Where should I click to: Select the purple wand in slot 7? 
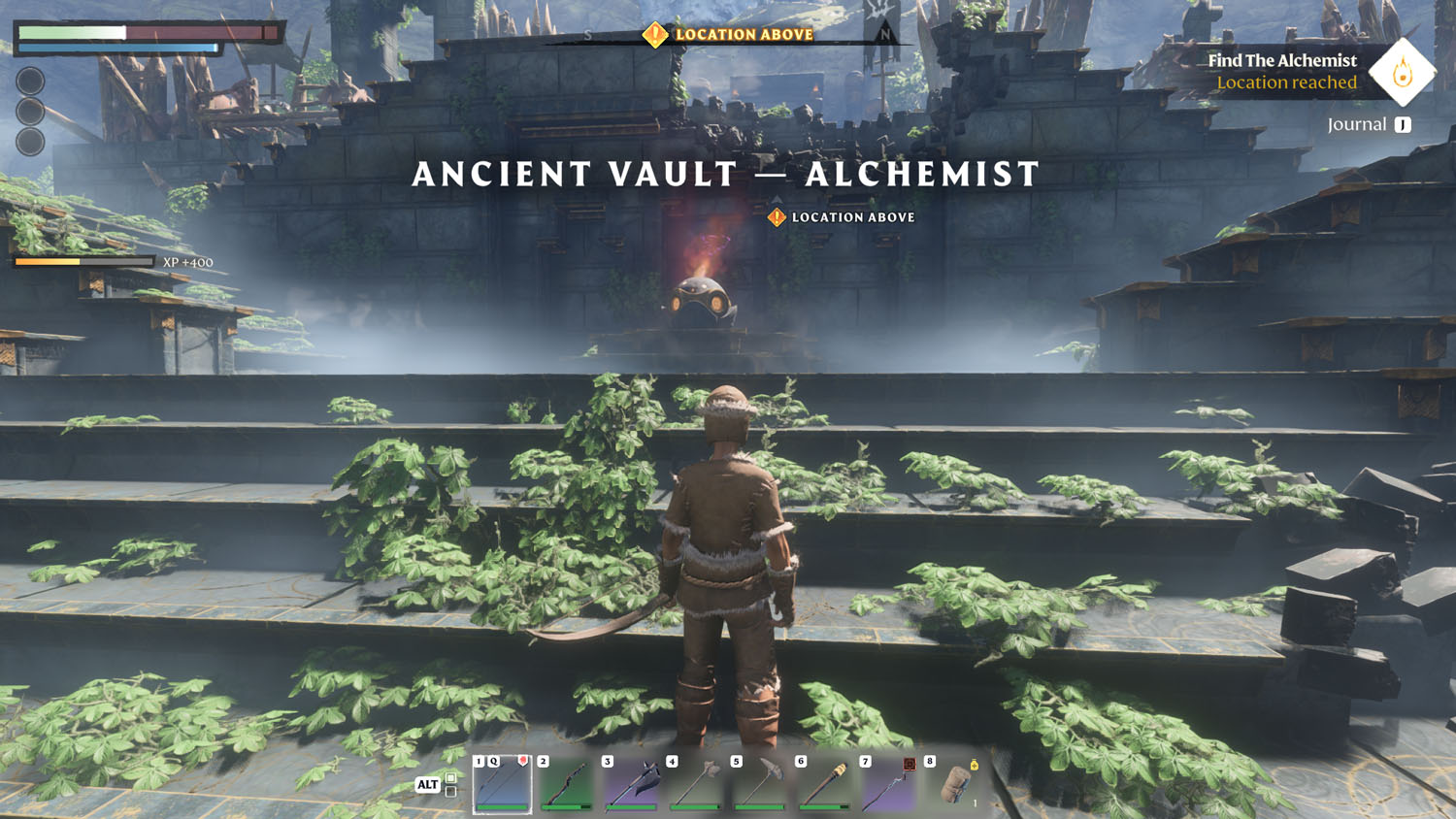click(x=889, y=784)
